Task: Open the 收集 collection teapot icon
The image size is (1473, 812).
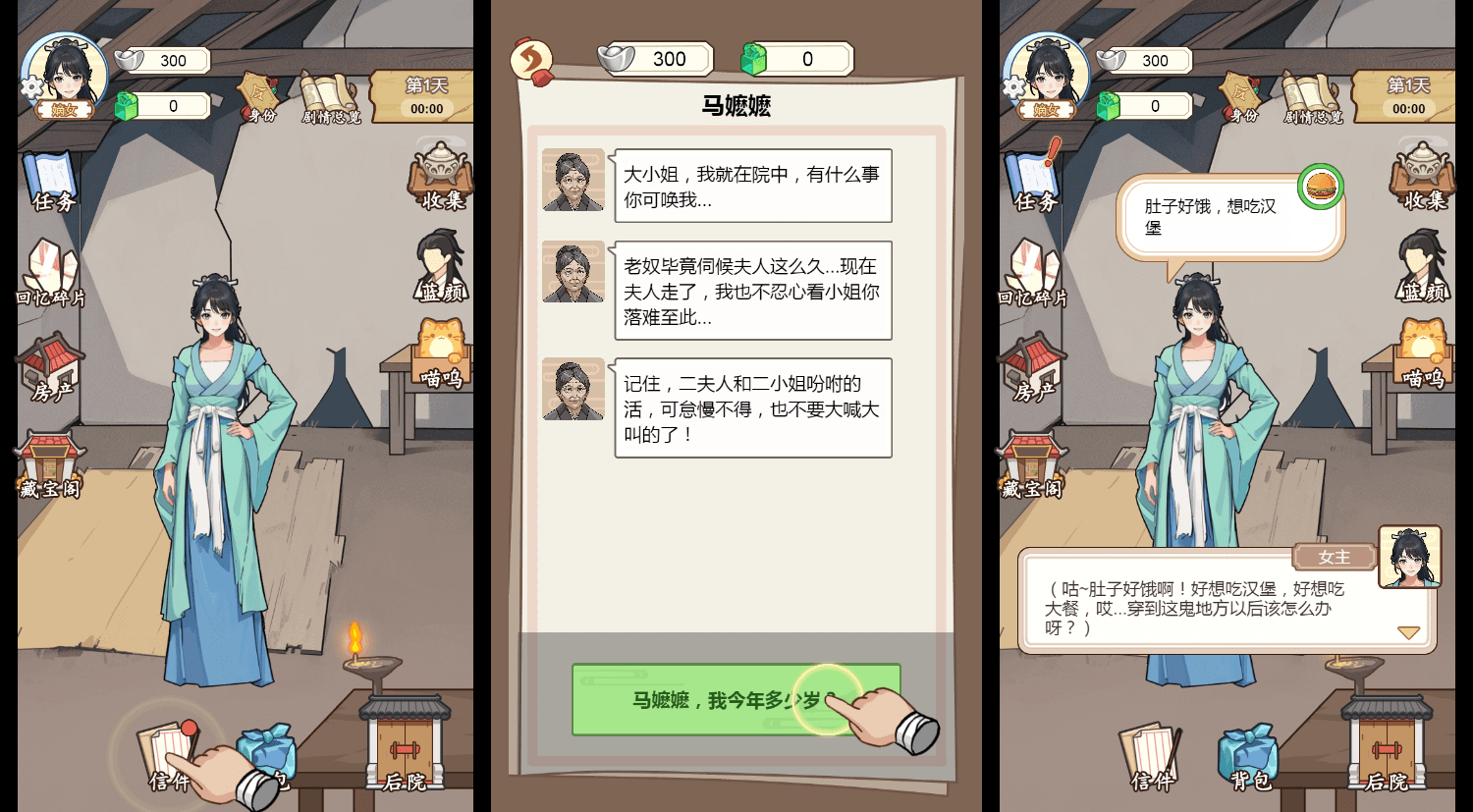Action: (440, 177)
